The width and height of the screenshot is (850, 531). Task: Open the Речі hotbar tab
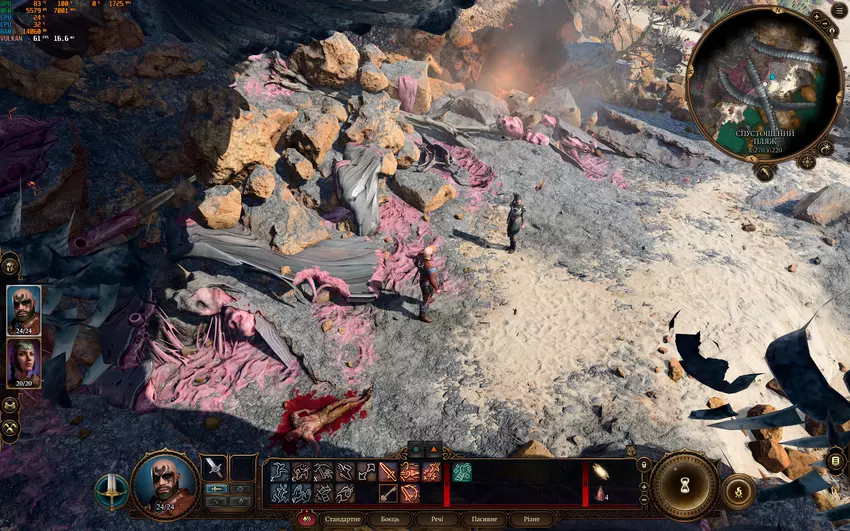pos(437,520)
